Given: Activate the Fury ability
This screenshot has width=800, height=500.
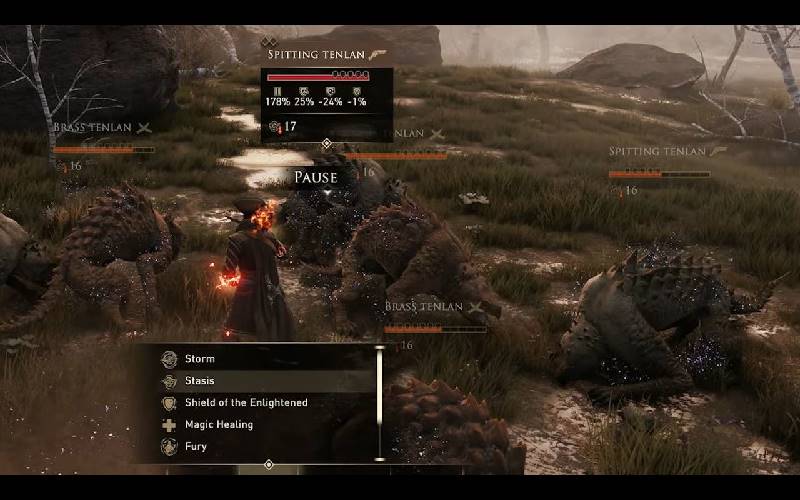Looking at the screenshot, I should coord(196,447).
